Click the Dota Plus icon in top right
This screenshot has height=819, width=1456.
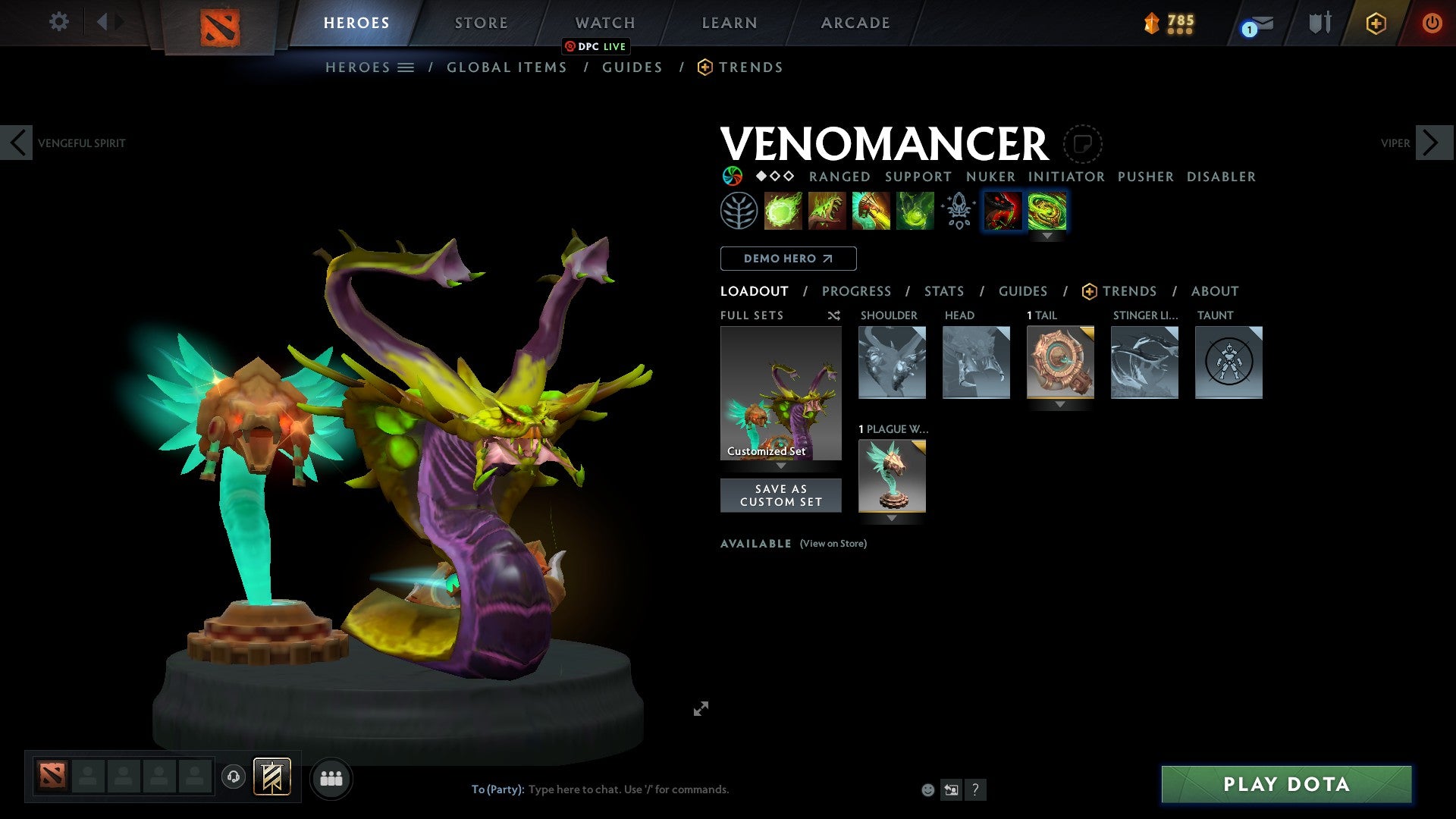(x=1375, y=24)
